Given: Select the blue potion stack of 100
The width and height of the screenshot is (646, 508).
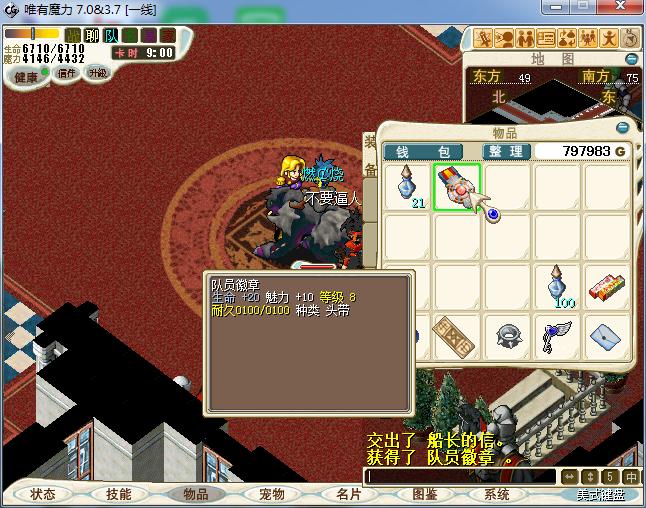Looking at the screenshot, I should 558,287.
